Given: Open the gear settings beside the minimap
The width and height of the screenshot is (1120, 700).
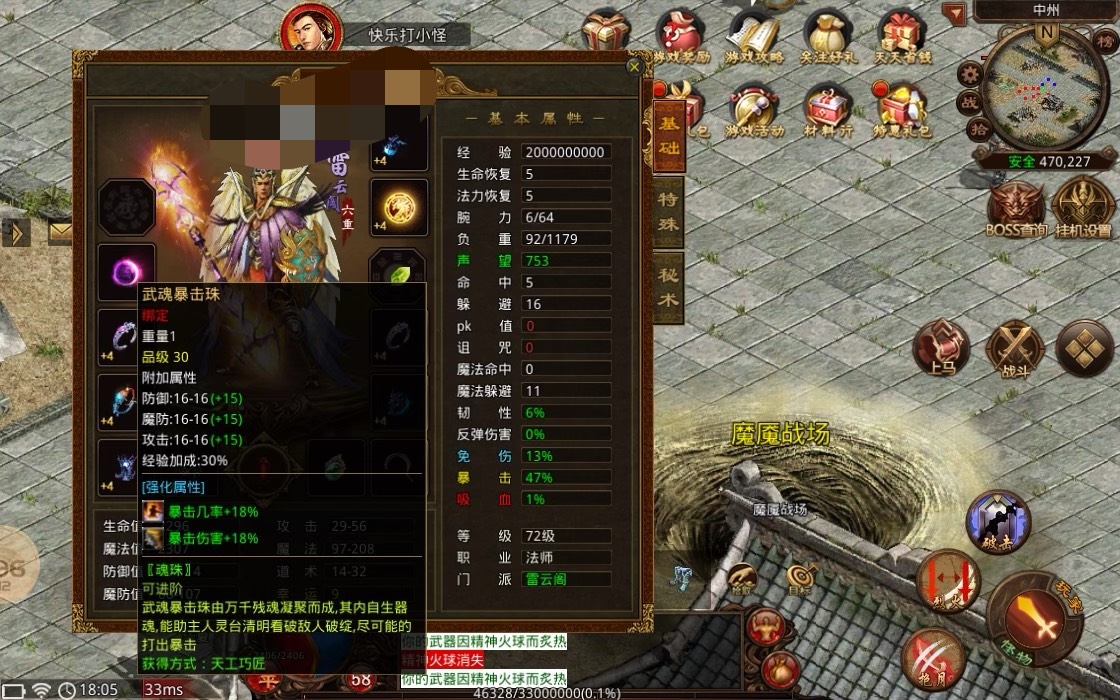Looking at the screenshot, I should (968, 74).
